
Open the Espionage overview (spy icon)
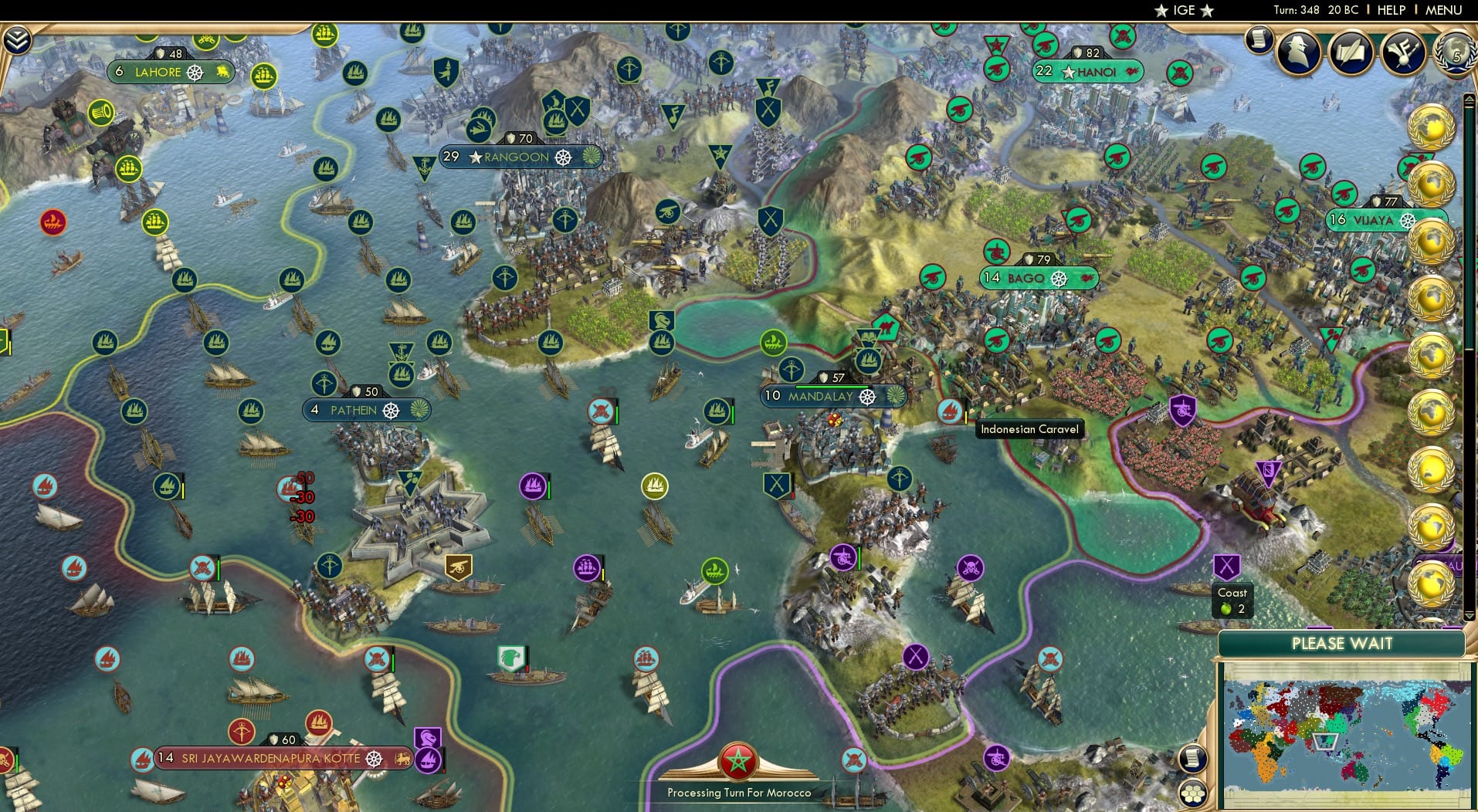click(1298, 54)
